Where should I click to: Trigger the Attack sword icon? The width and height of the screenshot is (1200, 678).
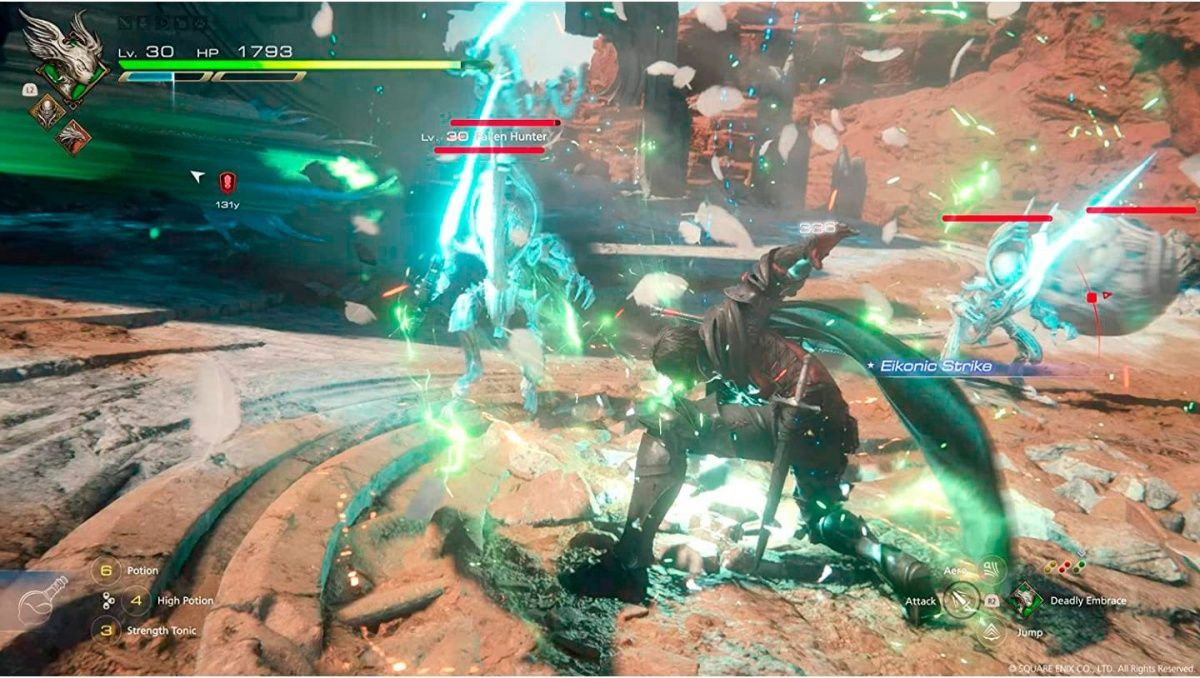click(961, 601)
